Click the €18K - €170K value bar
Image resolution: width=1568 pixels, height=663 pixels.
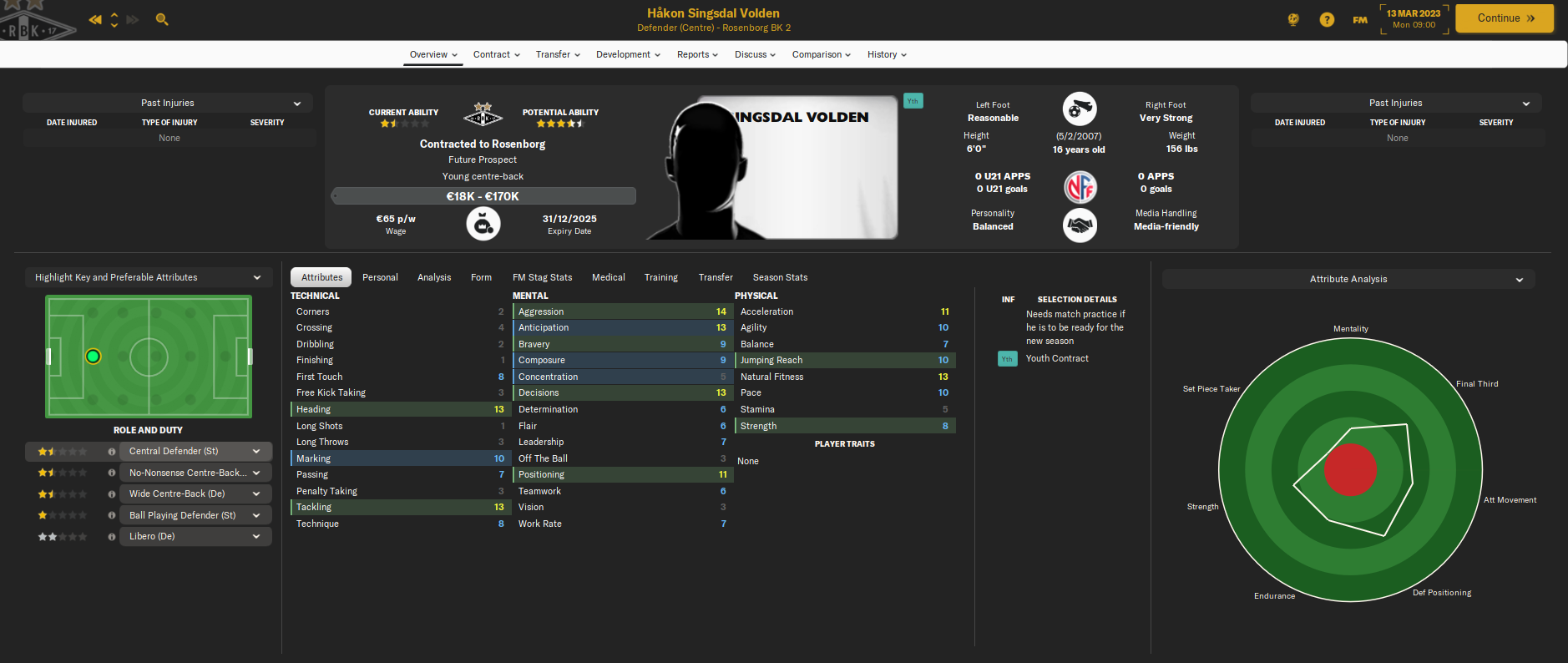pos(483,195)
